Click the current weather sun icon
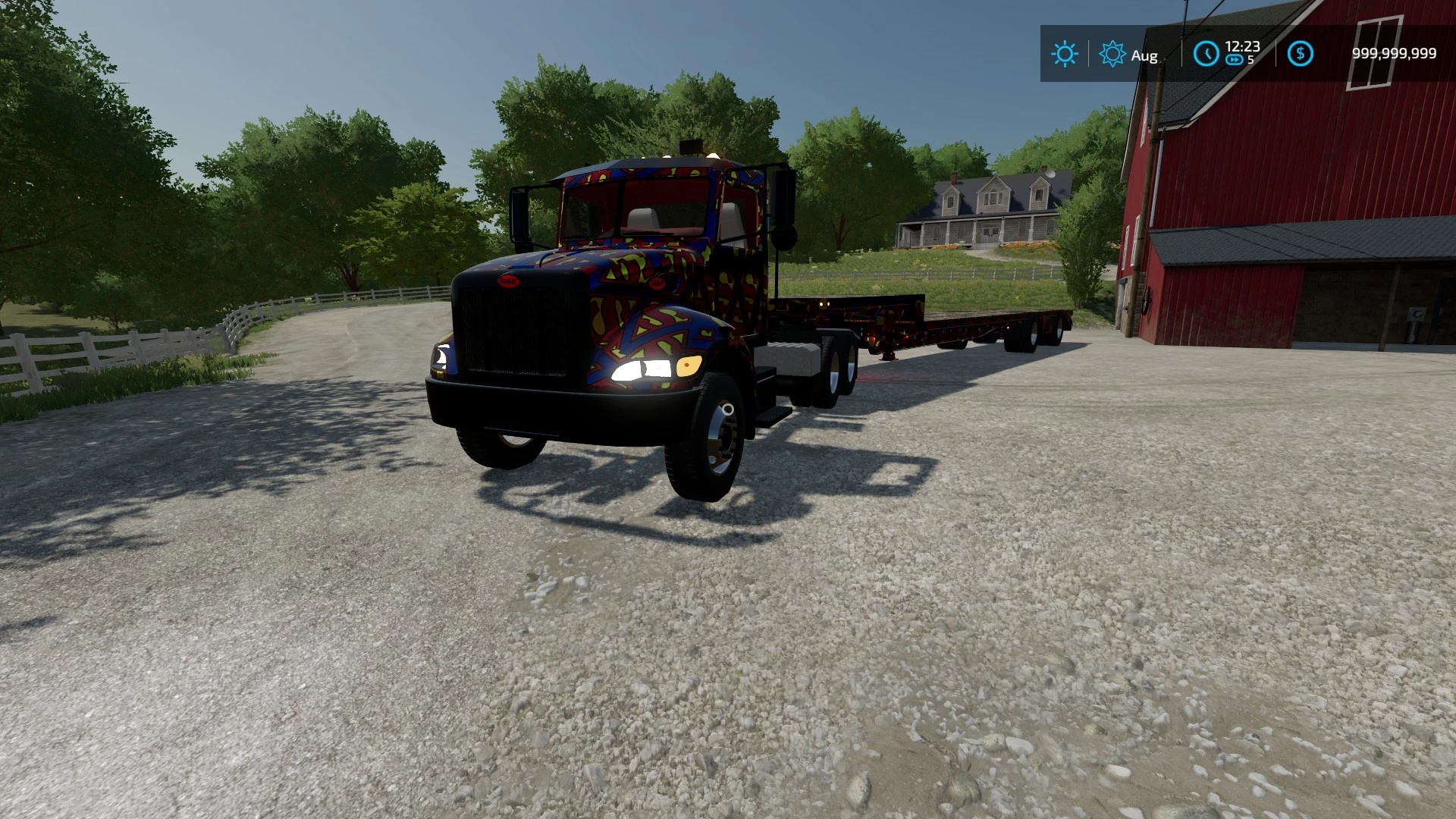Viewport: 1456px width, 819px height. (1065, 53)
